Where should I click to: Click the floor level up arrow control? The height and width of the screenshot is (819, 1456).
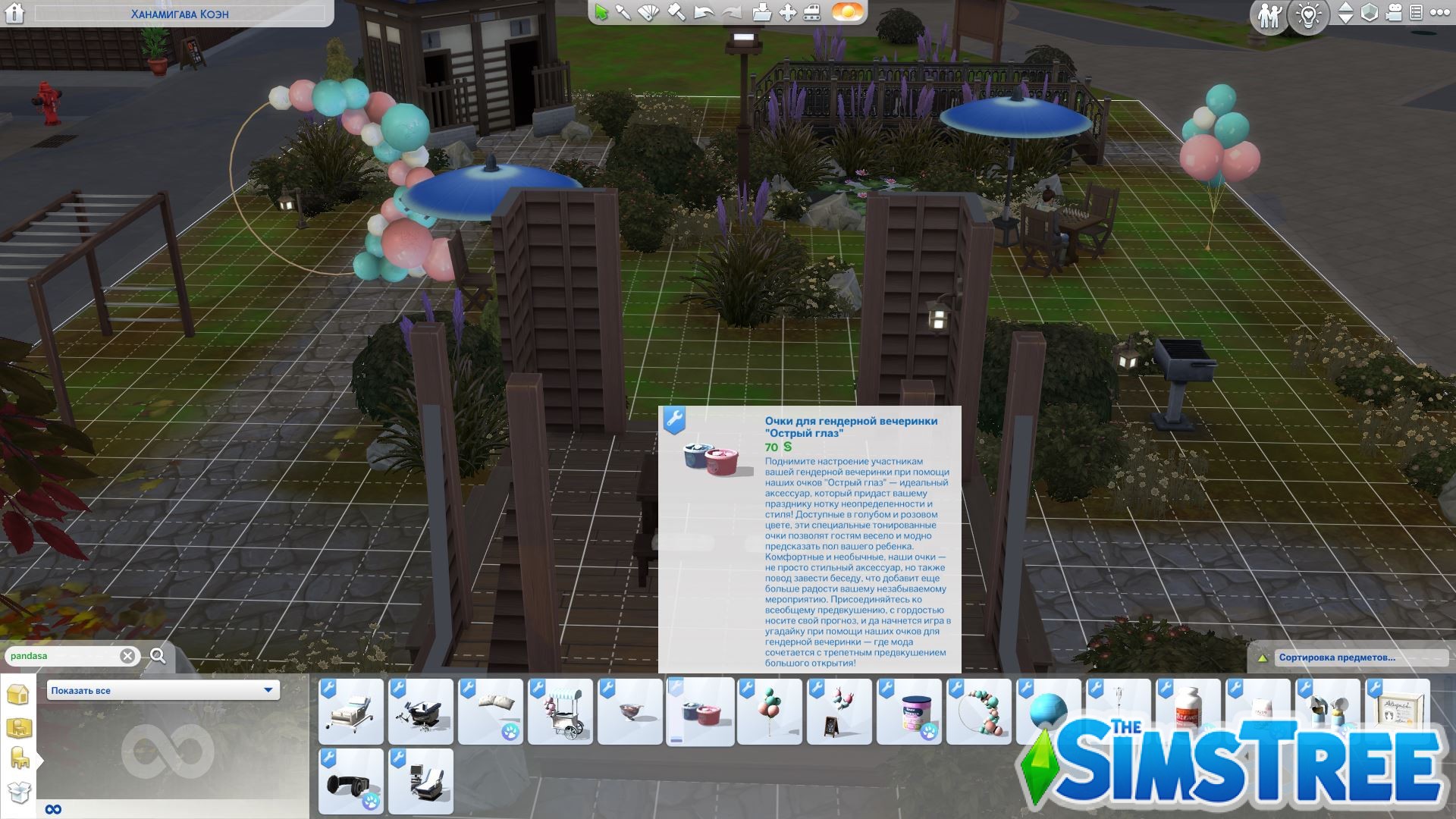(1348, 8)
